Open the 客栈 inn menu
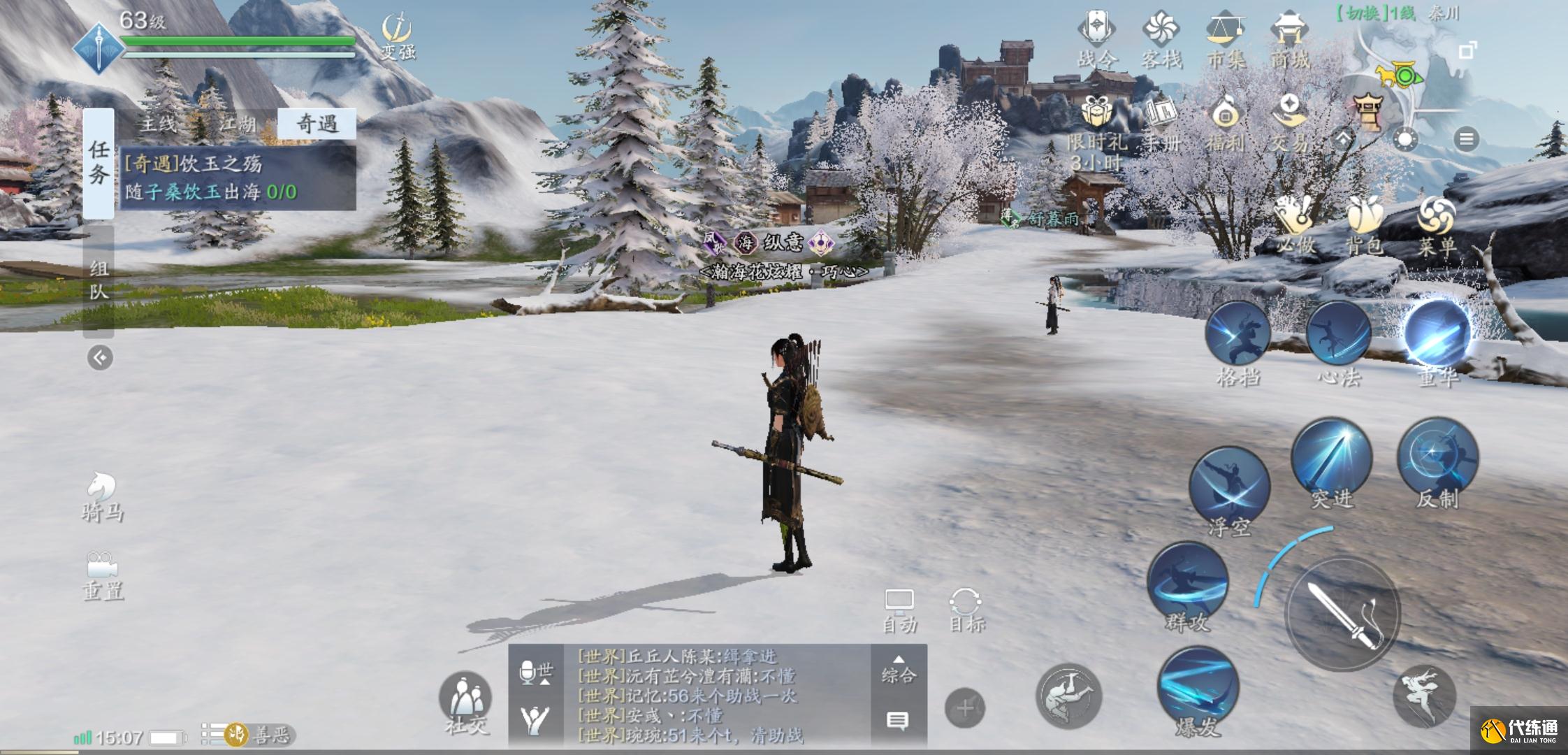 pyautogui.click(x=1161, y=40)
